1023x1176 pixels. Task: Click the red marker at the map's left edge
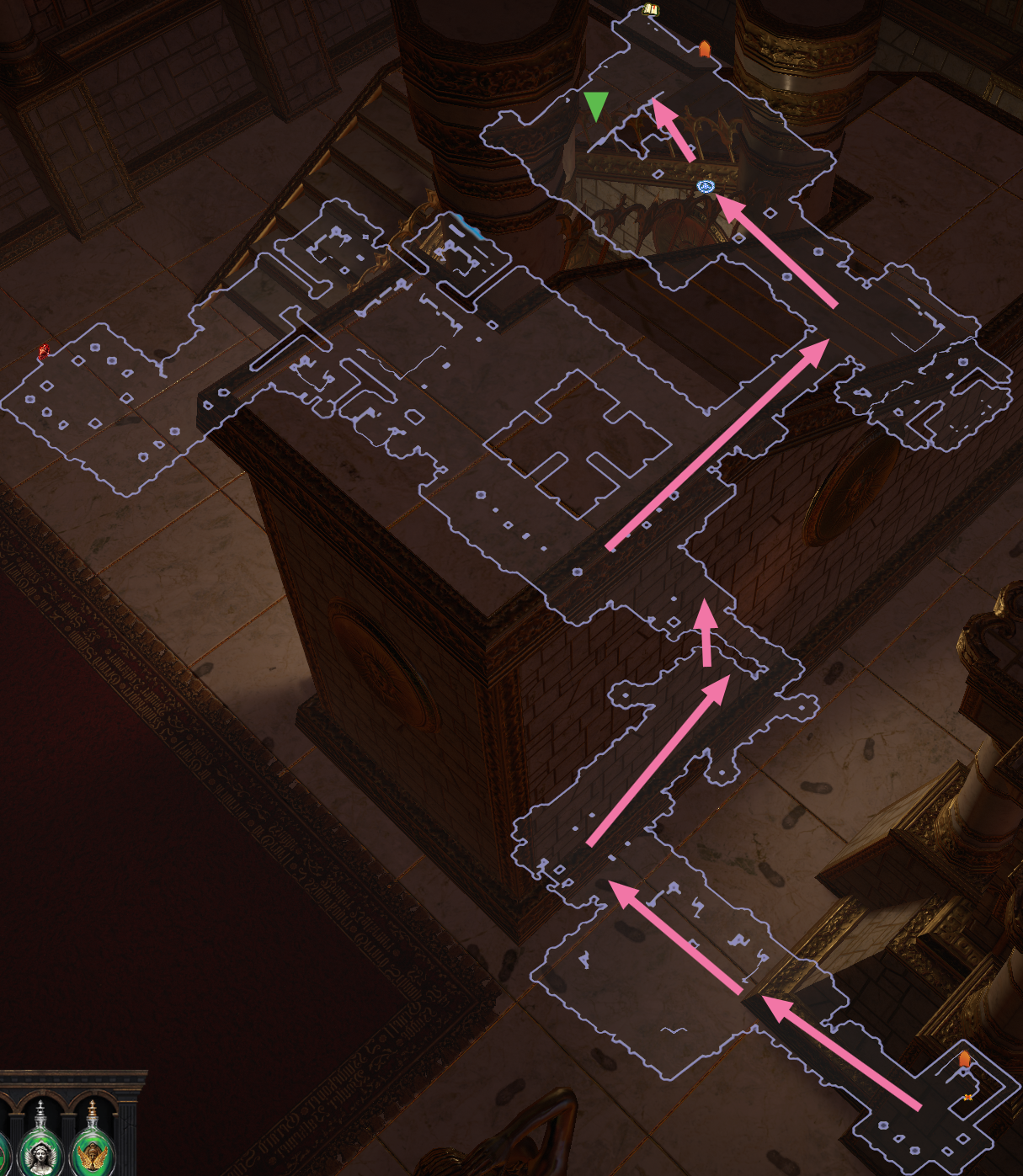[x=43, y=352]
